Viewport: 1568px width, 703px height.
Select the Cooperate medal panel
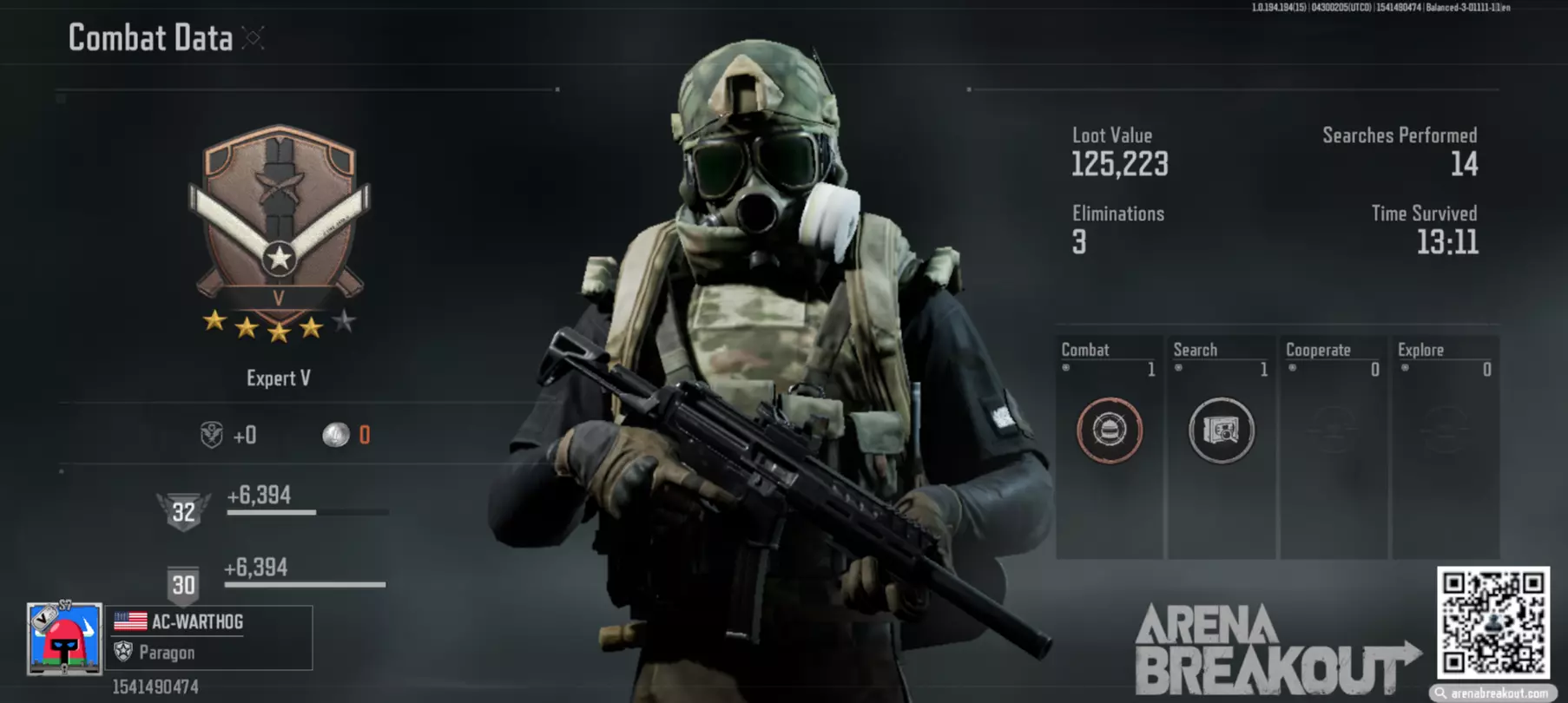tap(1333, 447)
